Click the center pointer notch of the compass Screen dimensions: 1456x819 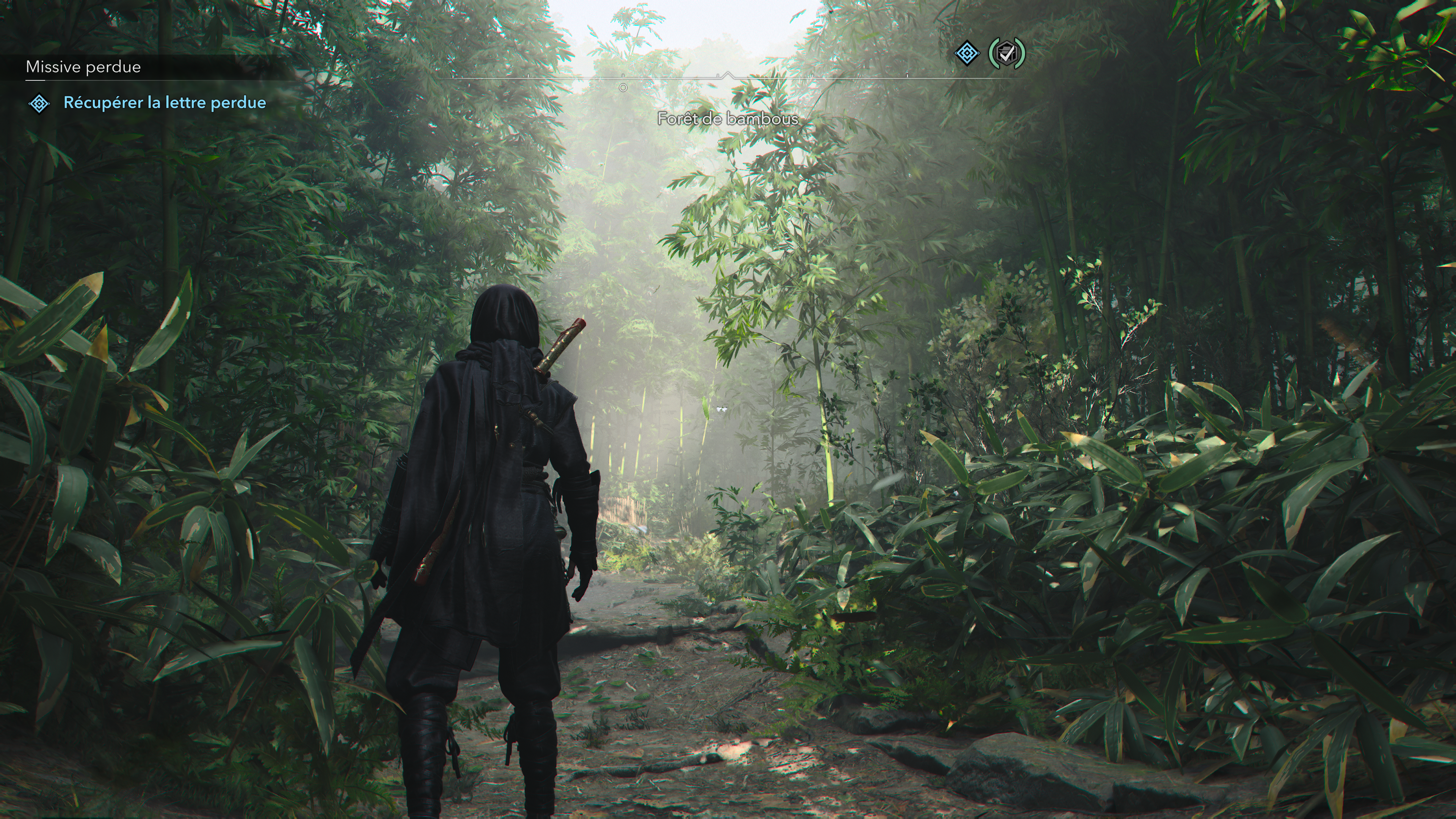pos(728,75)
